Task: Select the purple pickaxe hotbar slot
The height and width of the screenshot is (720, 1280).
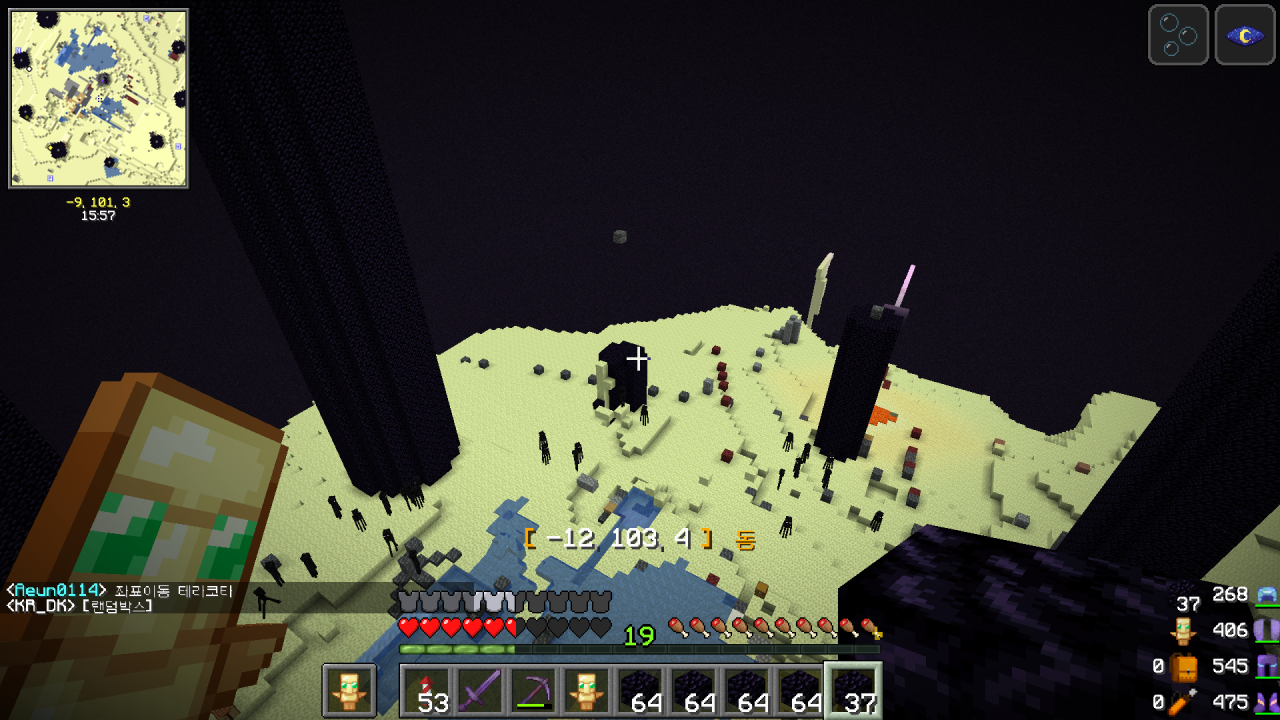Action: 533,691
